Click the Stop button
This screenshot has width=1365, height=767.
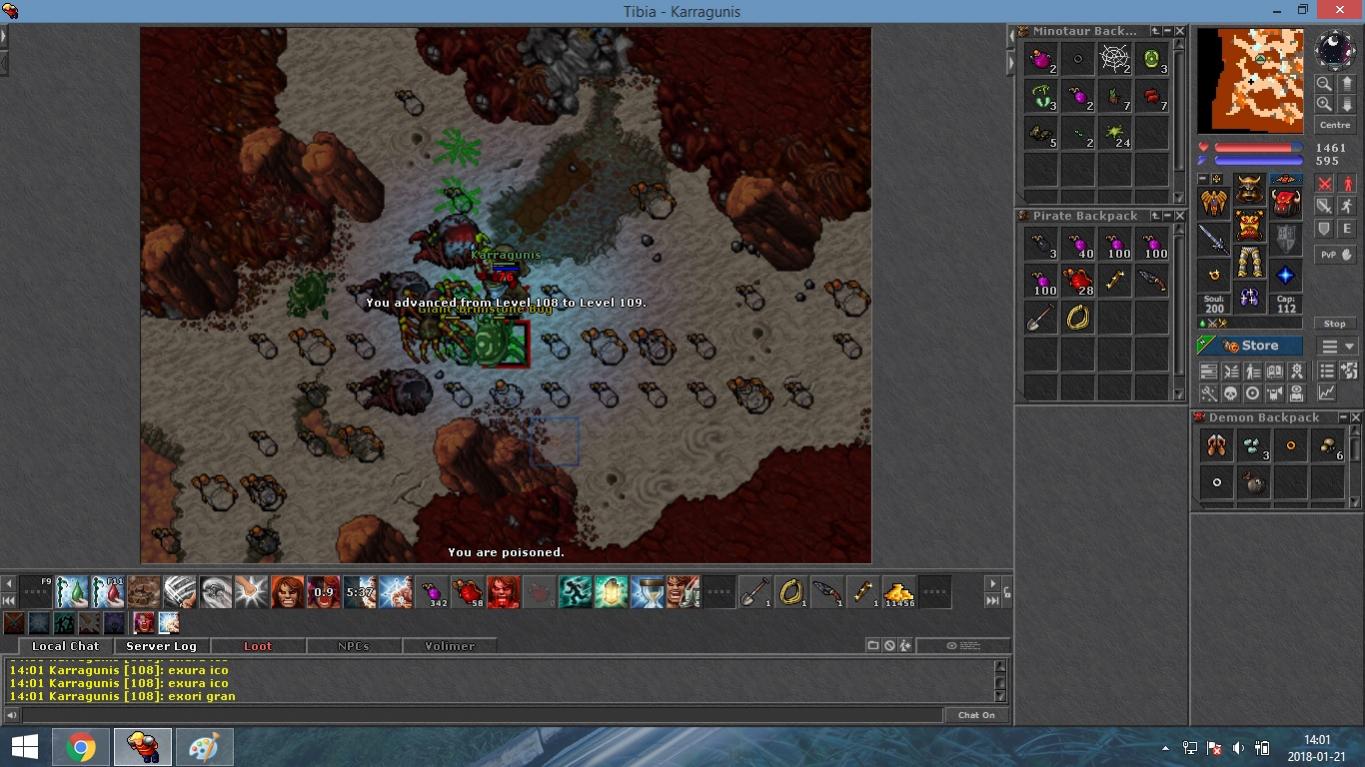[1335, 324]
